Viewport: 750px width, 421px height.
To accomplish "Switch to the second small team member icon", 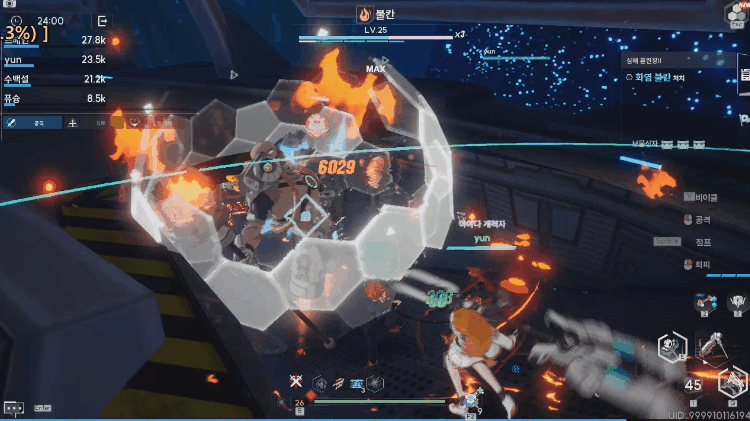I will click(737, 300).
